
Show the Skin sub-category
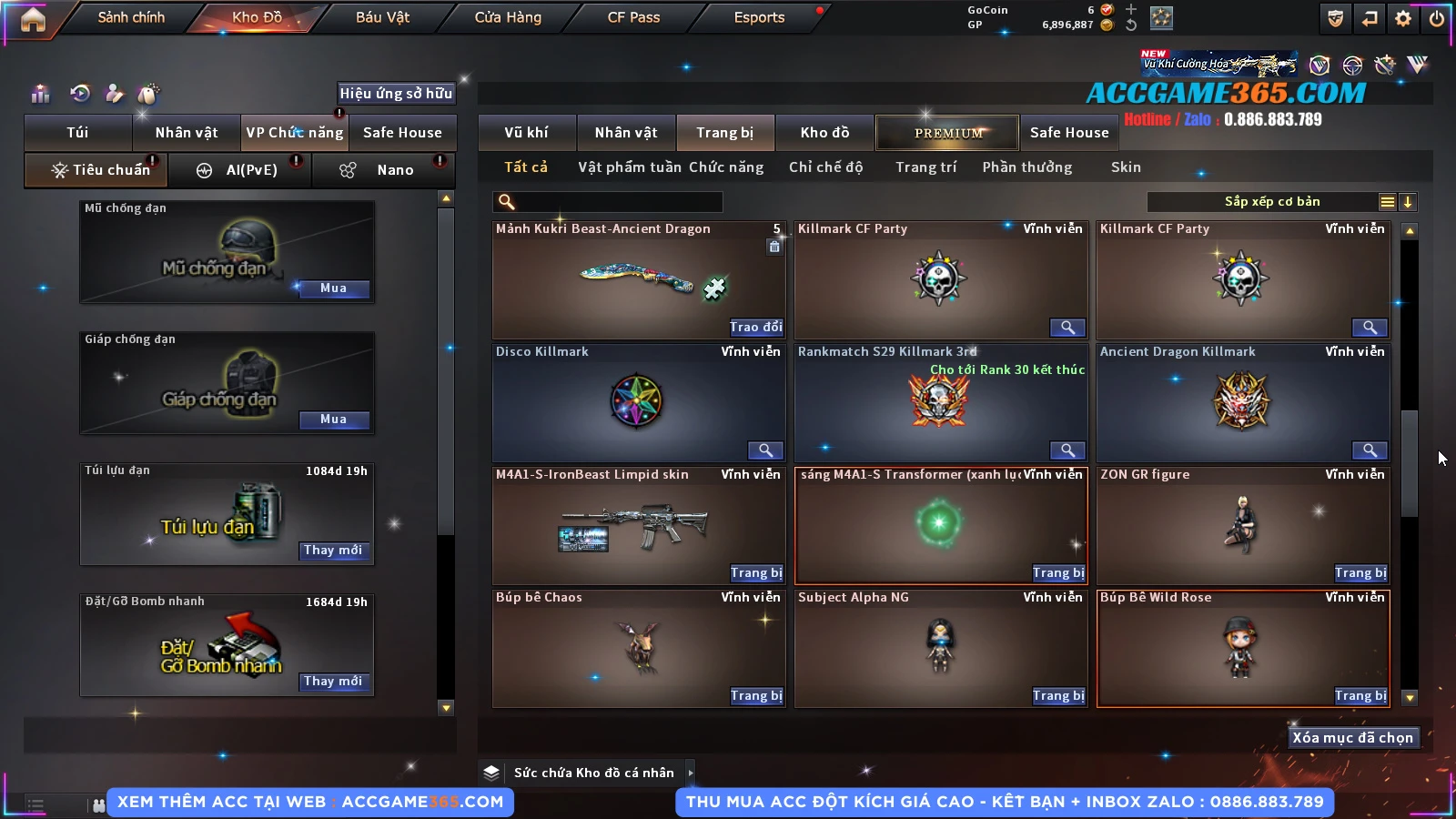pos(1126,167)
